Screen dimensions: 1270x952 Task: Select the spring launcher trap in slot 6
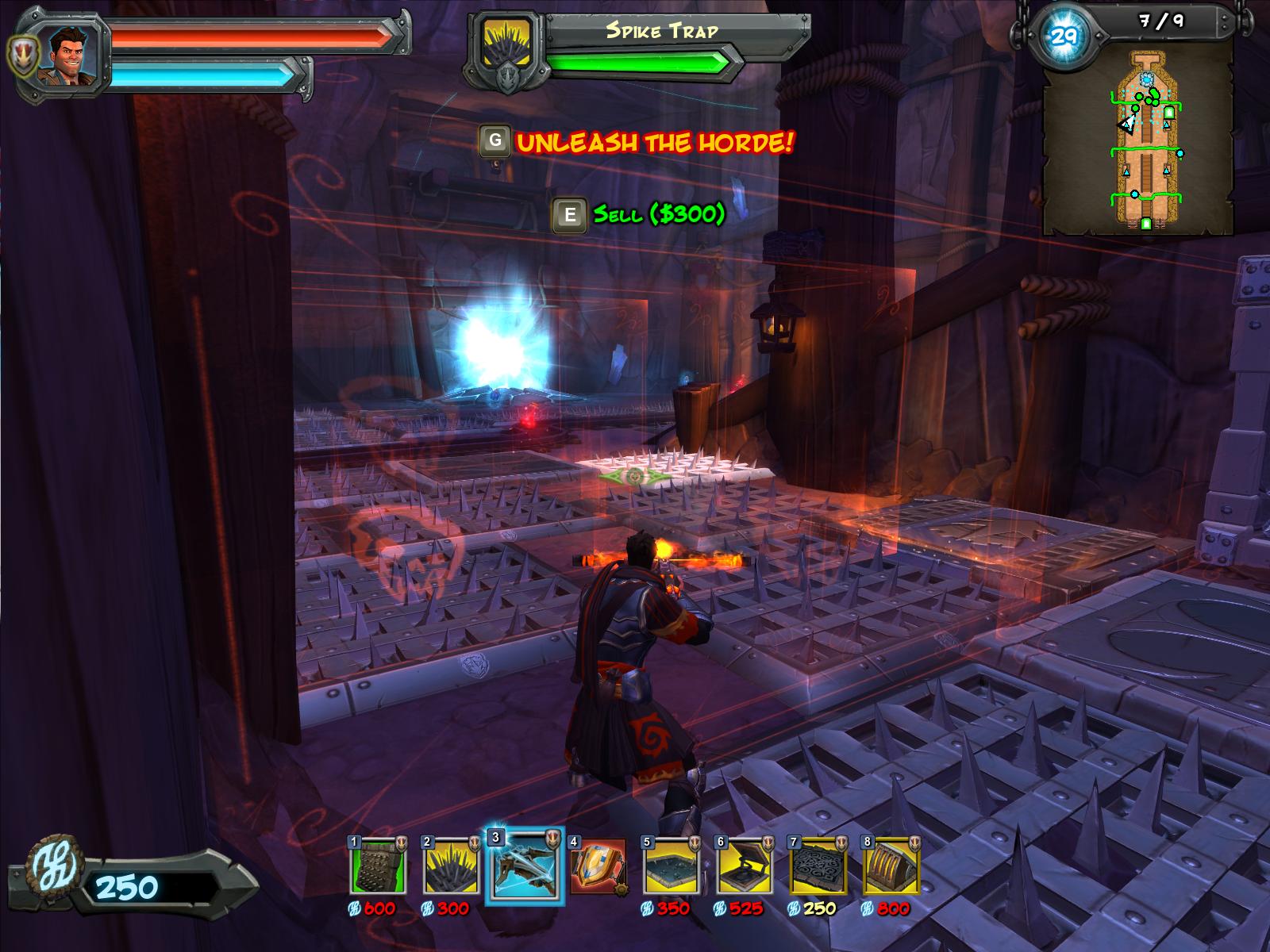click(x=744, y=866)
